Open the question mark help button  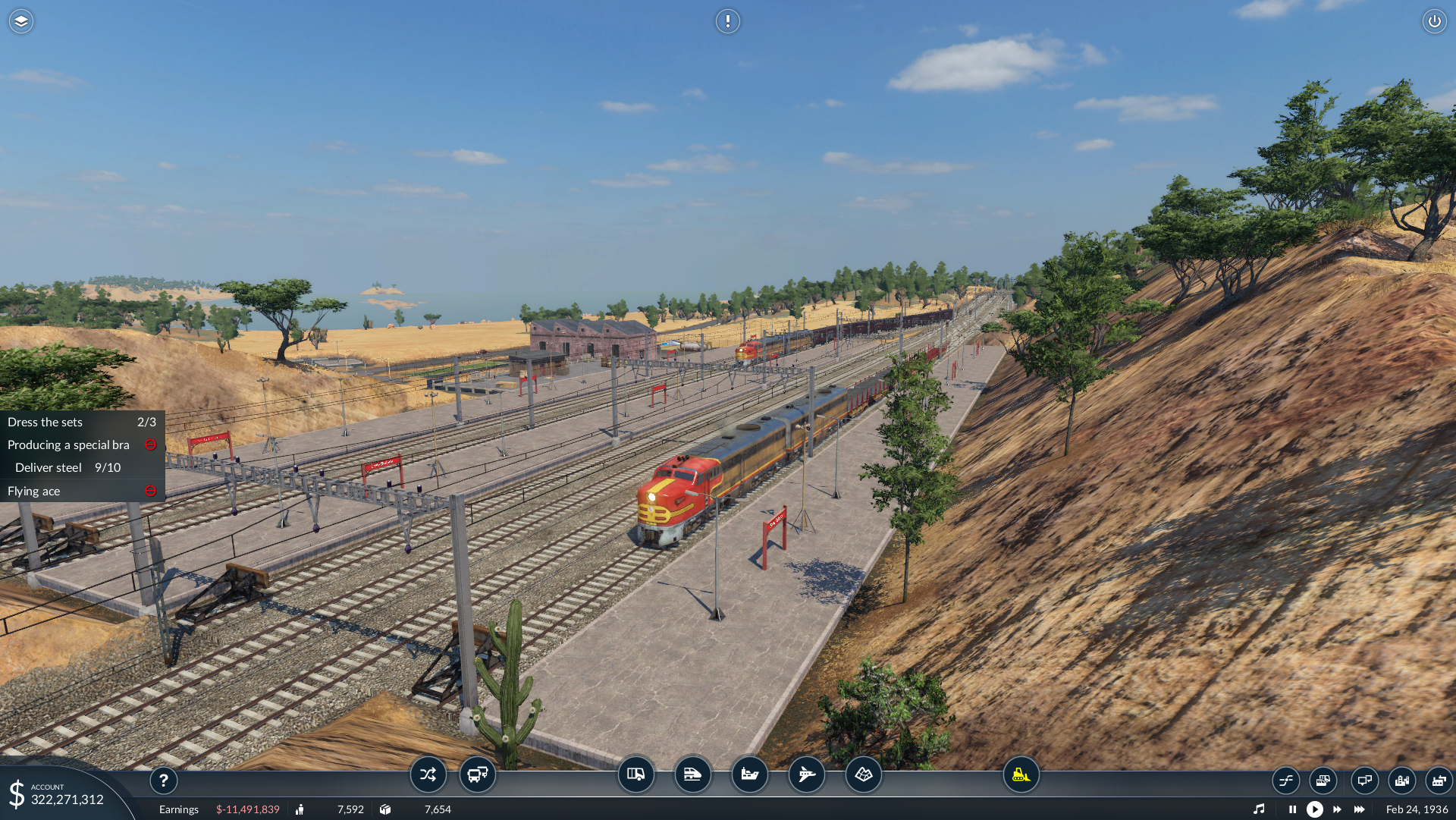[x=163, y=780]
